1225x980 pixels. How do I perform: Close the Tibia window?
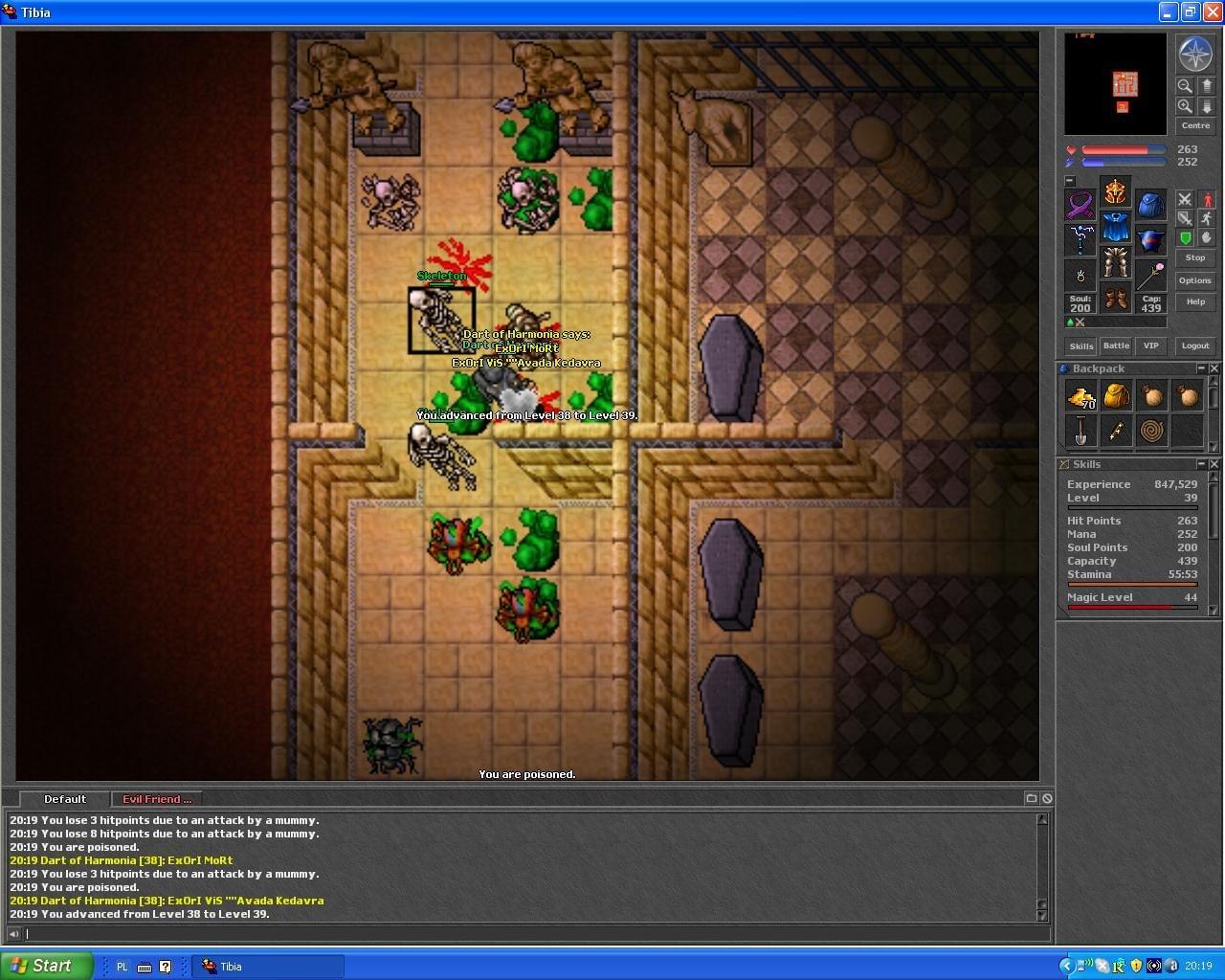pos(1212,12)
